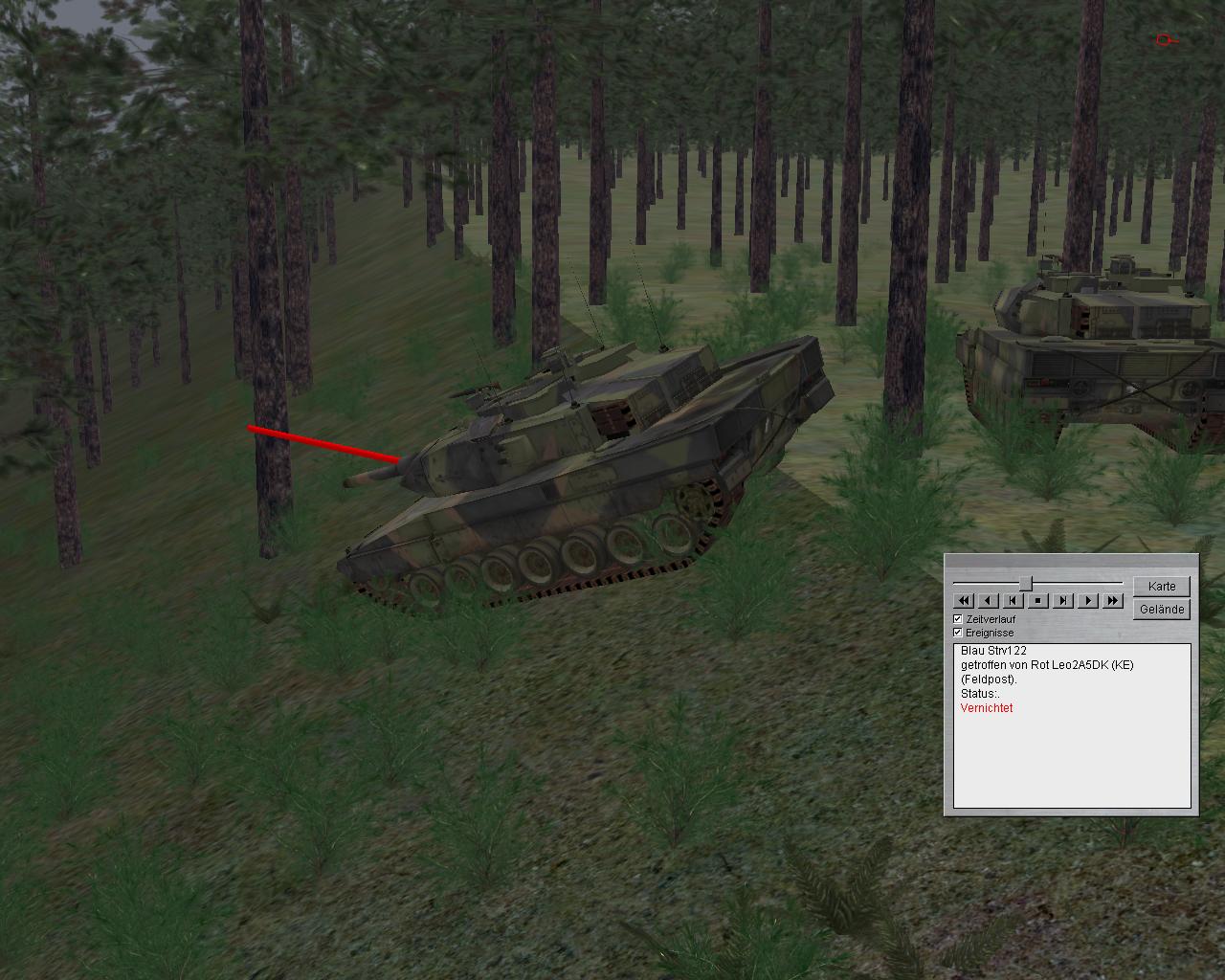The width and height of the screenshot is (1225, 980).
Task: Fast forward the replay
Action: pyautogui.click(x=1113, y=601)
